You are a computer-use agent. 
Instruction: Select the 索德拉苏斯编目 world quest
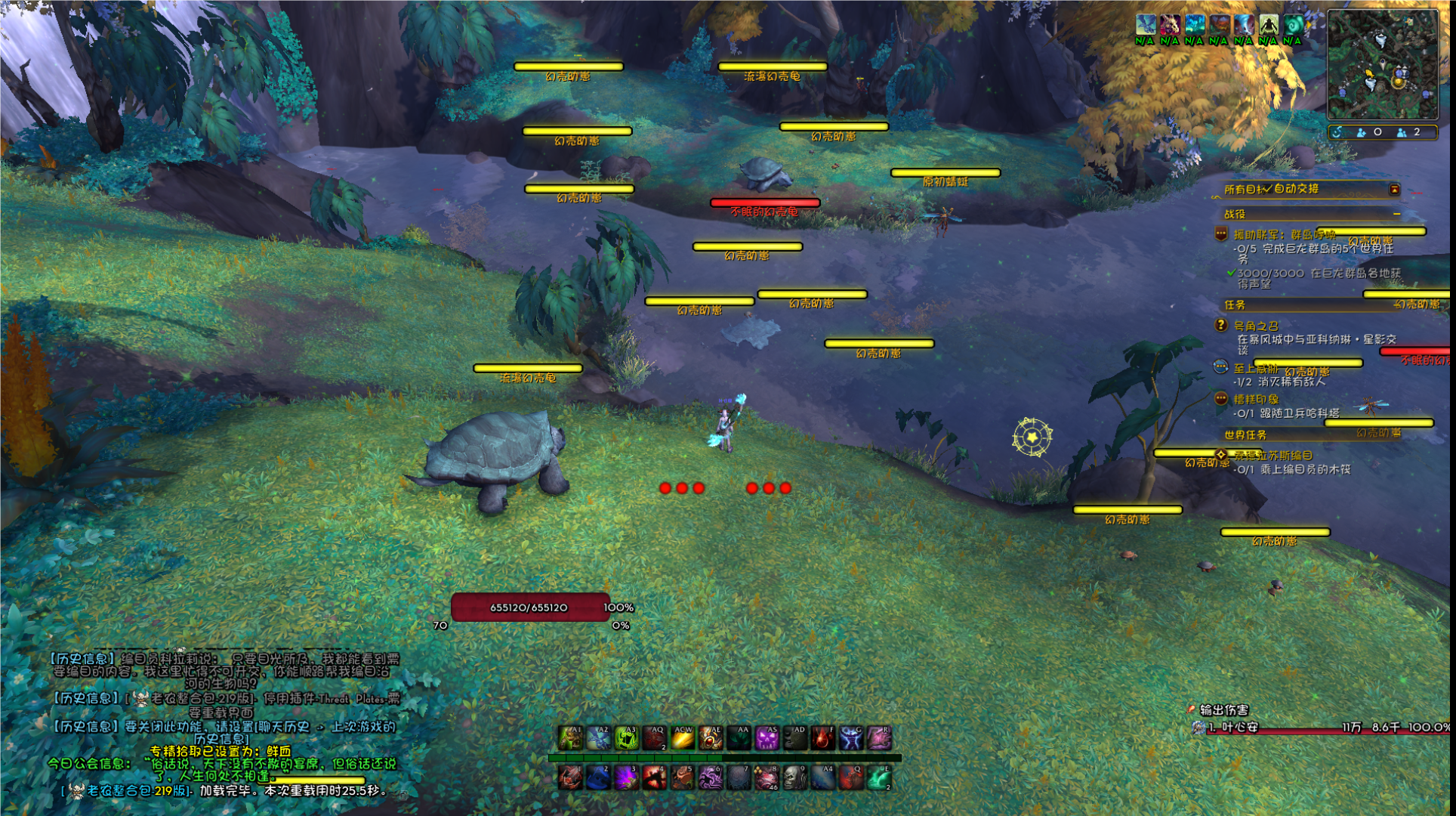pos(1276,456)
